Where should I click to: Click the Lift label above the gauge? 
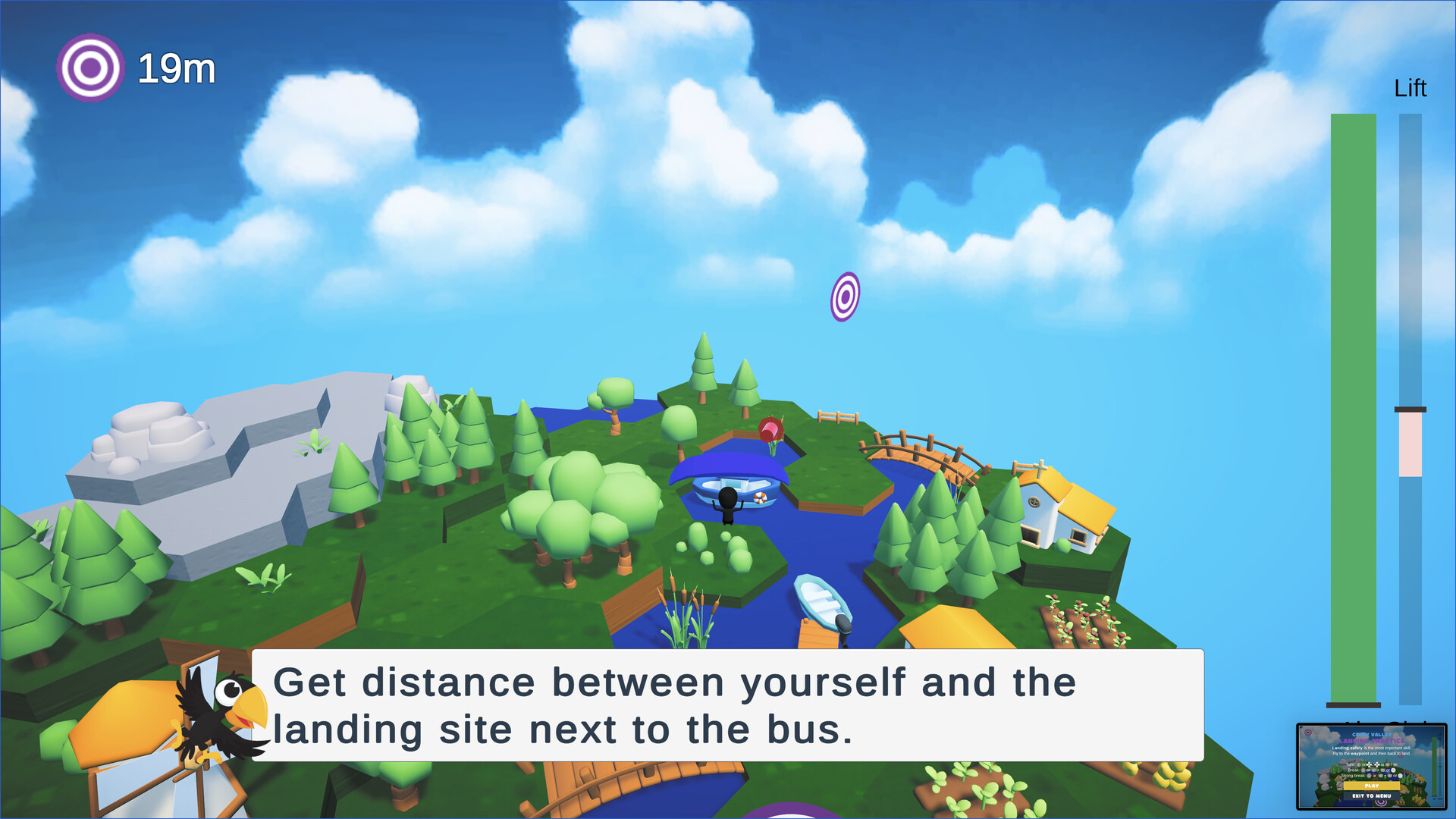(x=1411, y=89)
